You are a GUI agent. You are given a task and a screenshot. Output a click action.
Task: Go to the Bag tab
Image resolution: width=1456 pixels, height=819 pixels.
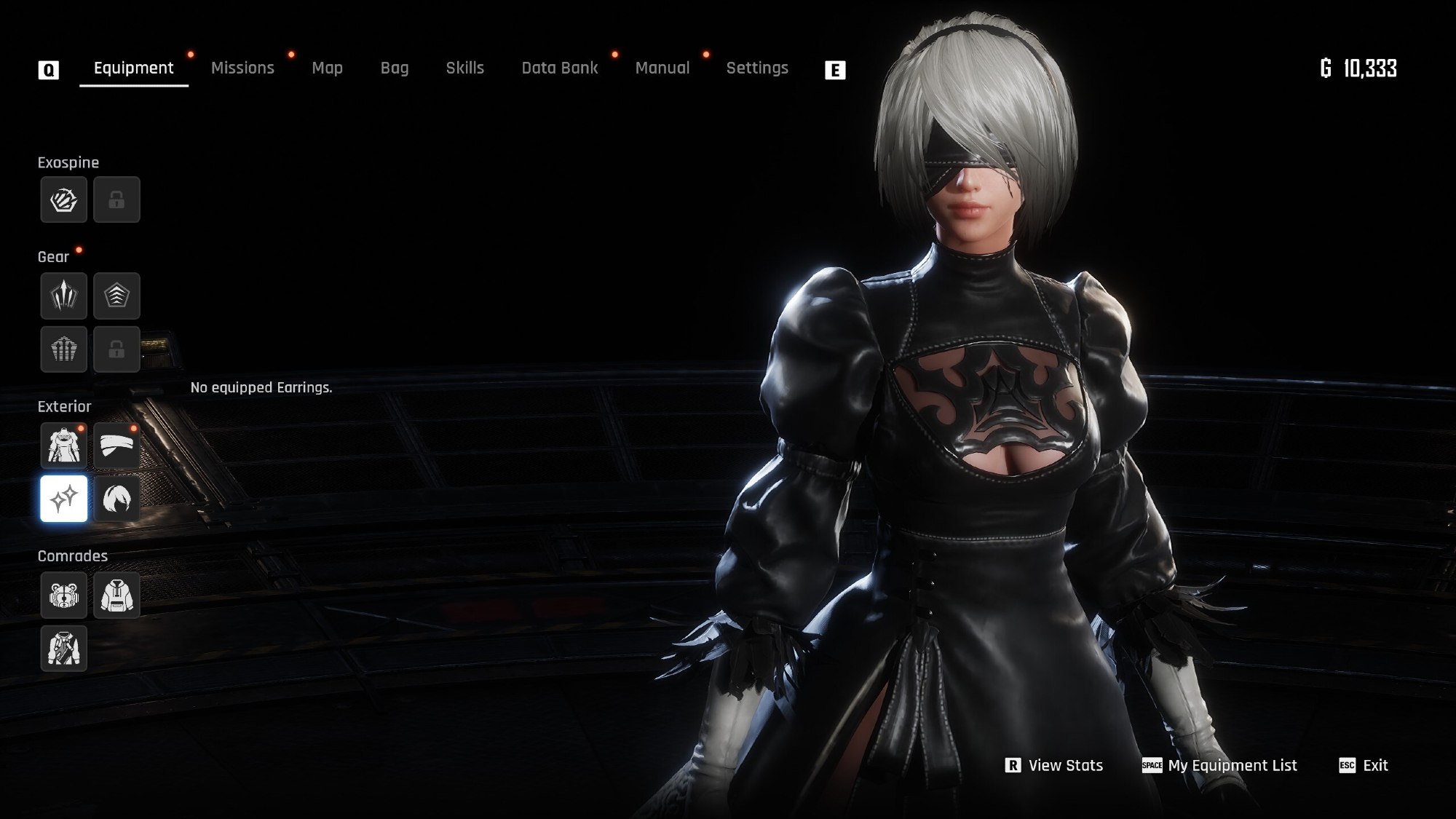tap(395, 68)
